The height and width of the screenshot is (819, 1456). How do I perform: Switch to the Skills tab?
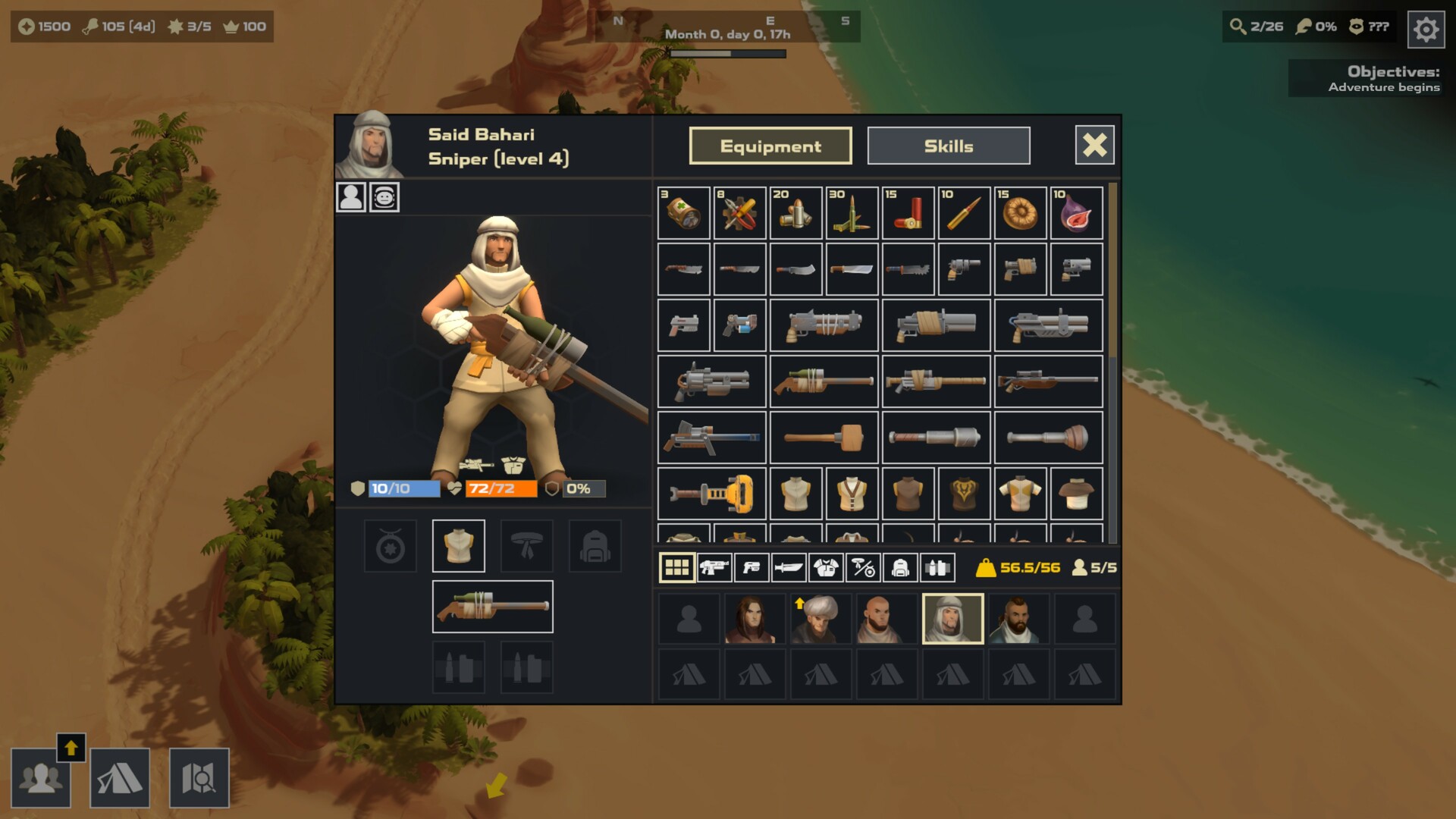click(949, 146)
